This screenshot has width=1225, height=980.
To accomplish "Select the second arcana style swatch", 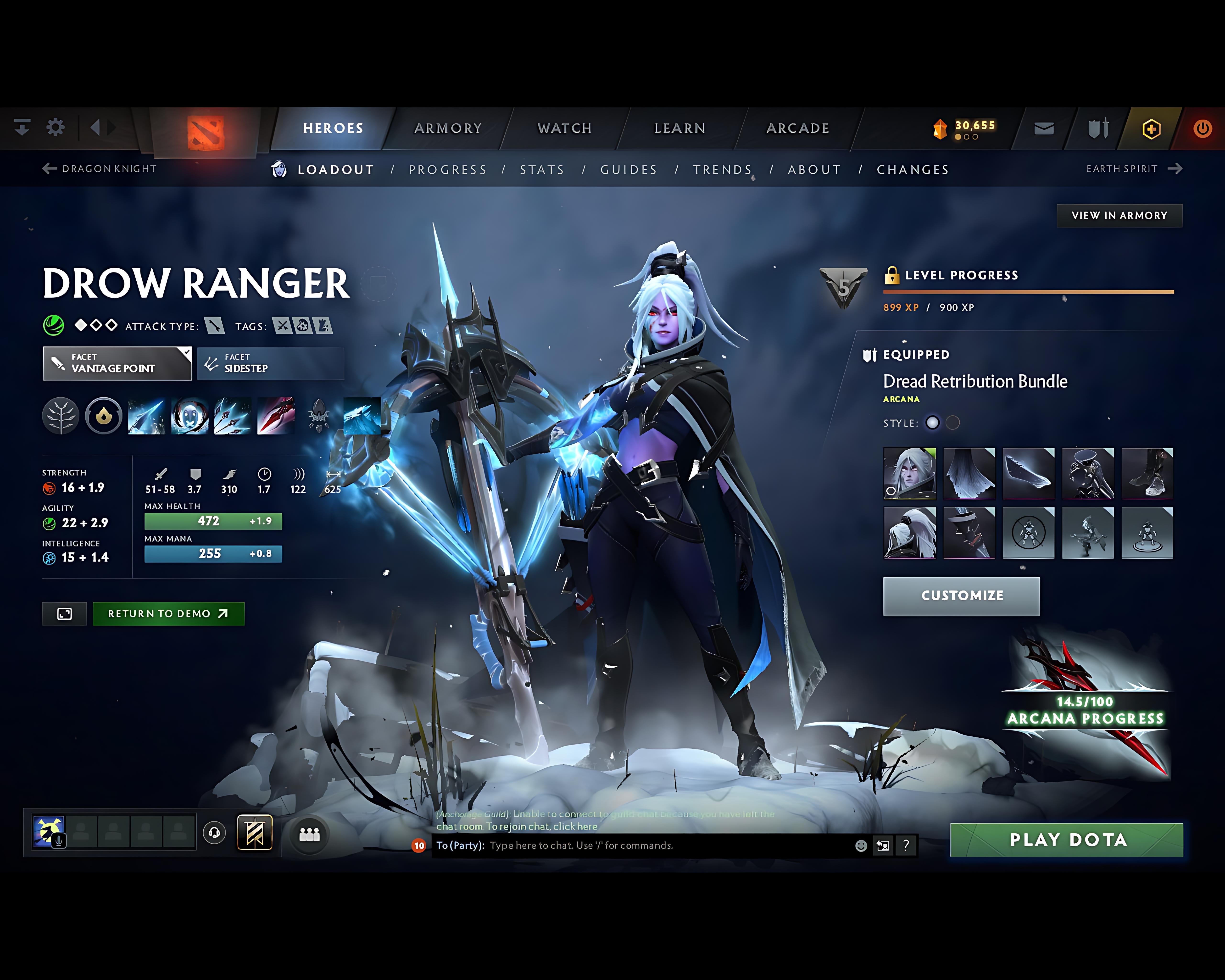I will point(953,423).
